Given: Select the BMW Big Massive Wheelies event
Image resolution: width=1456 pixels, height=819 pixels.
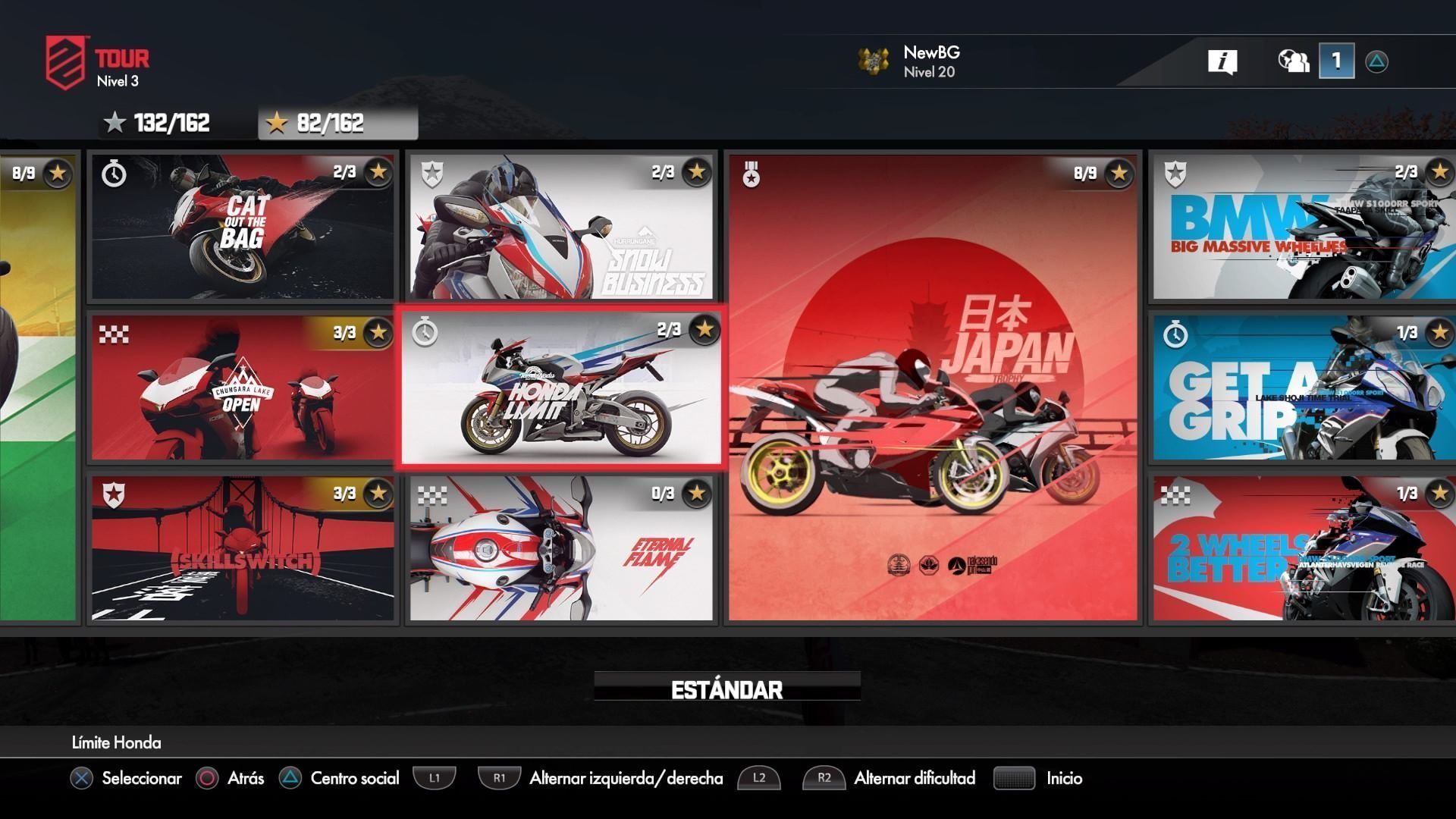Looking at the screenshot, I should (x=1302, y=227).
